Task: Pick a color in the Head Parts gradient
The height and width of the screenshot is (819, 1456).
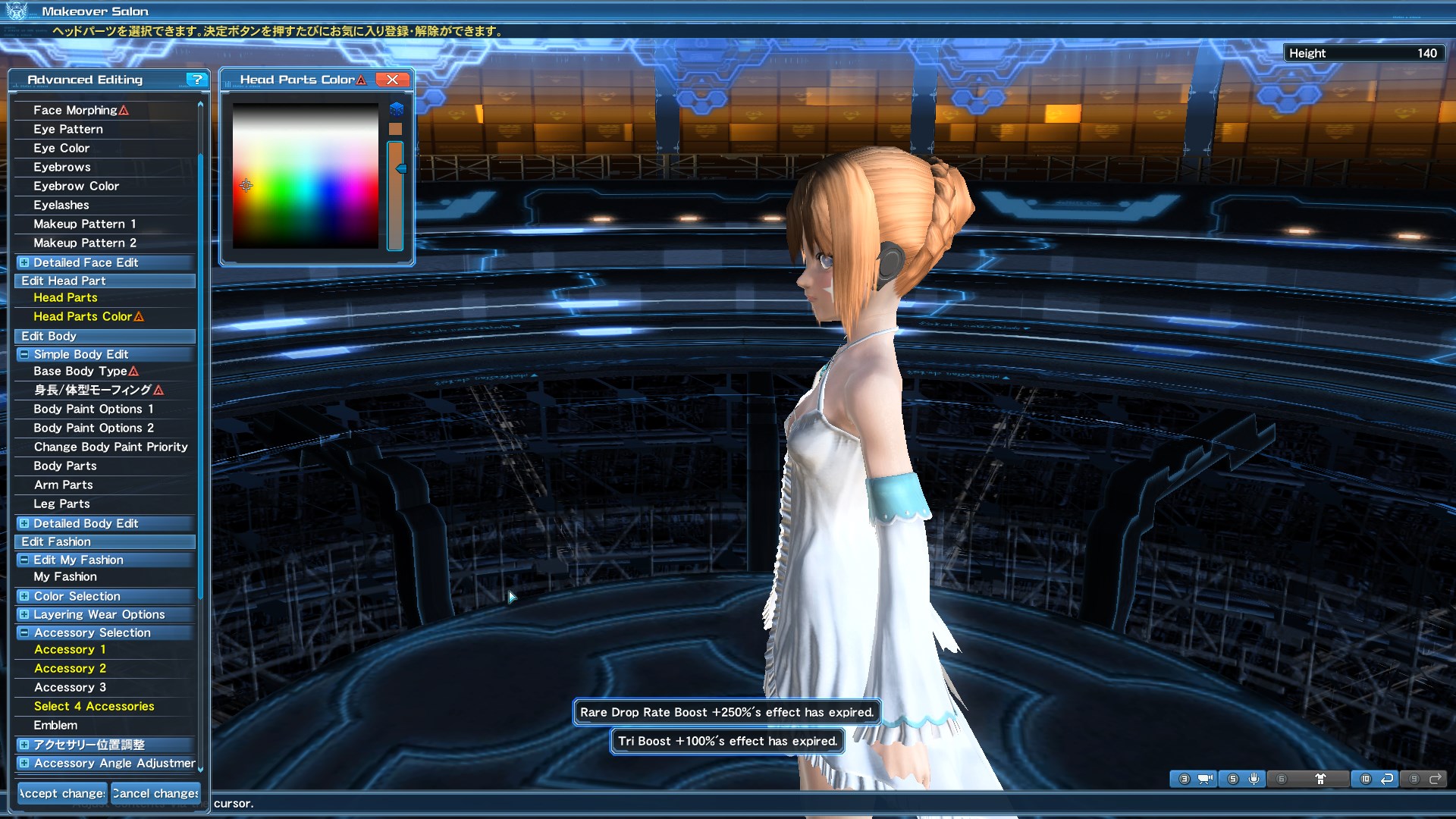Action: click(303, 174)
